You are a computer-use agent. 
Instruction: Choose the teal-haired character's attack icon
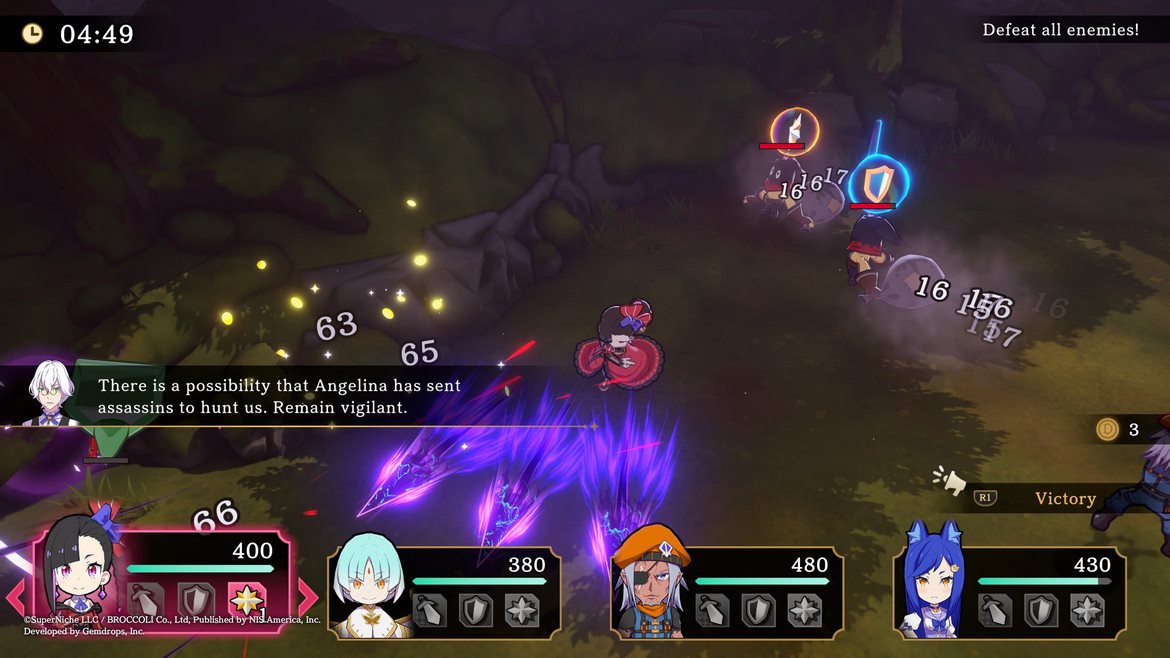pos(430,610)
